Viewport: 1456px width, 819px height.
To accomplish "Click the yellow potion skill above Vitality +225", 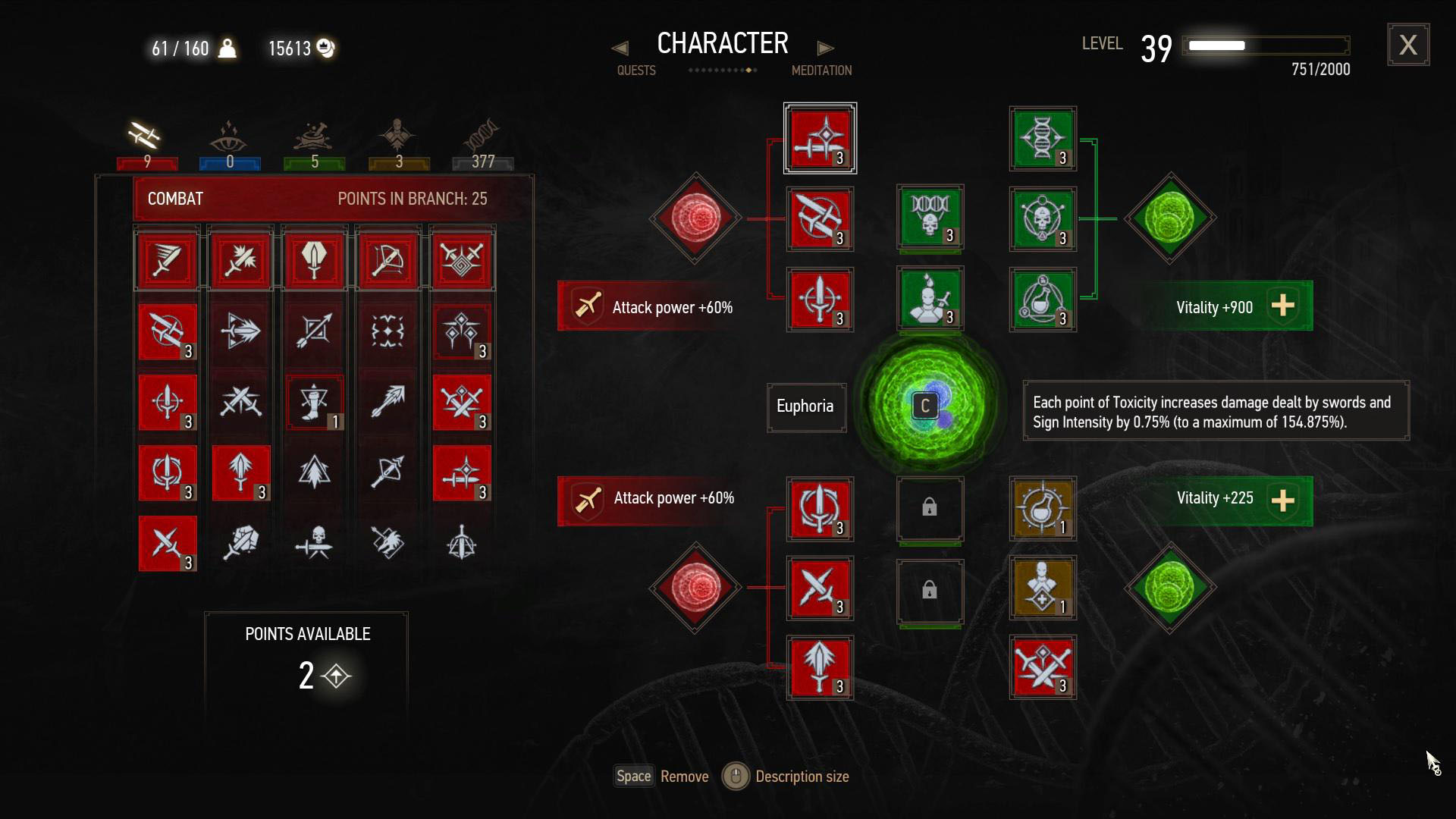I will click(x=1043, y=510).
